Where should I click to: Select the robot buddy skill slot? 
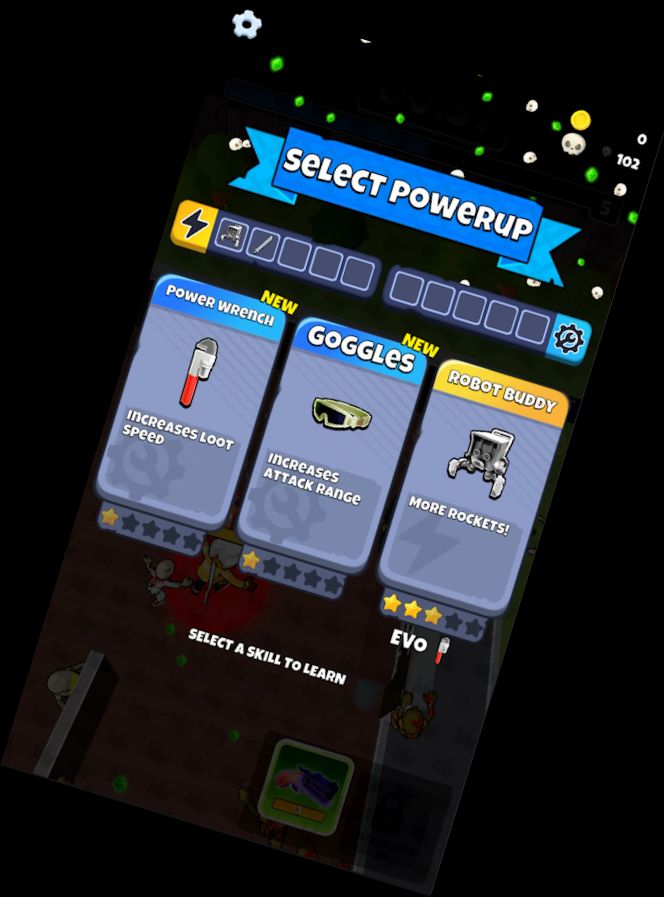[x=232, y=235]
